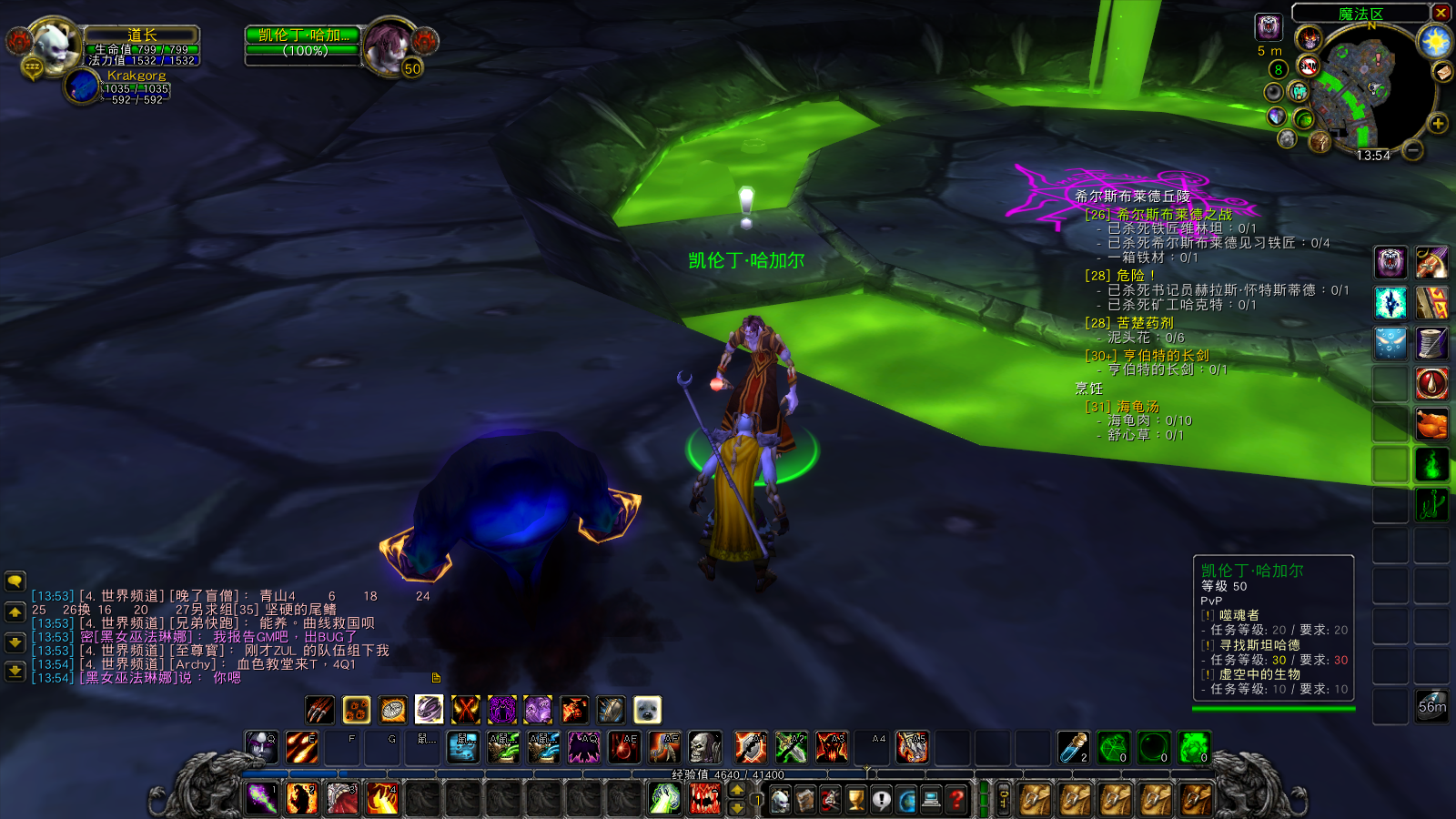Open the talents panel from the micro menu
Image resolution: width=1456 pixels, height=819 pixels.
tap(829, 799)
